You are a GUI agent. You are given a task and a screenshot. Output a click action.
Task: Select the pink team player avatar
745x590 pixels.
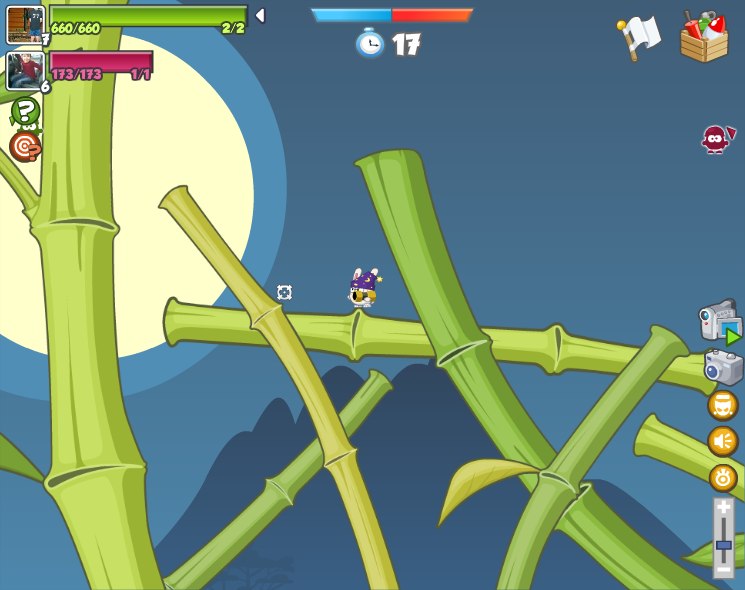24,70
